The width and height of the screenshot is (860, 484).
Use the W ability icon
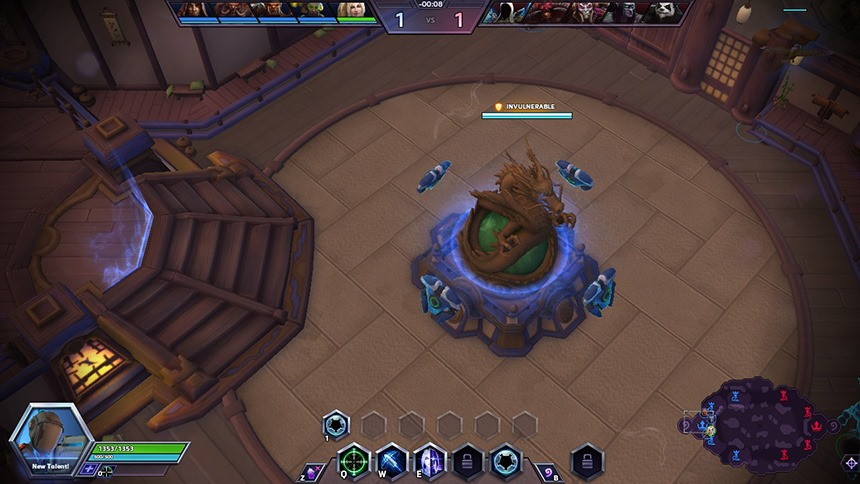pos(391,461)
